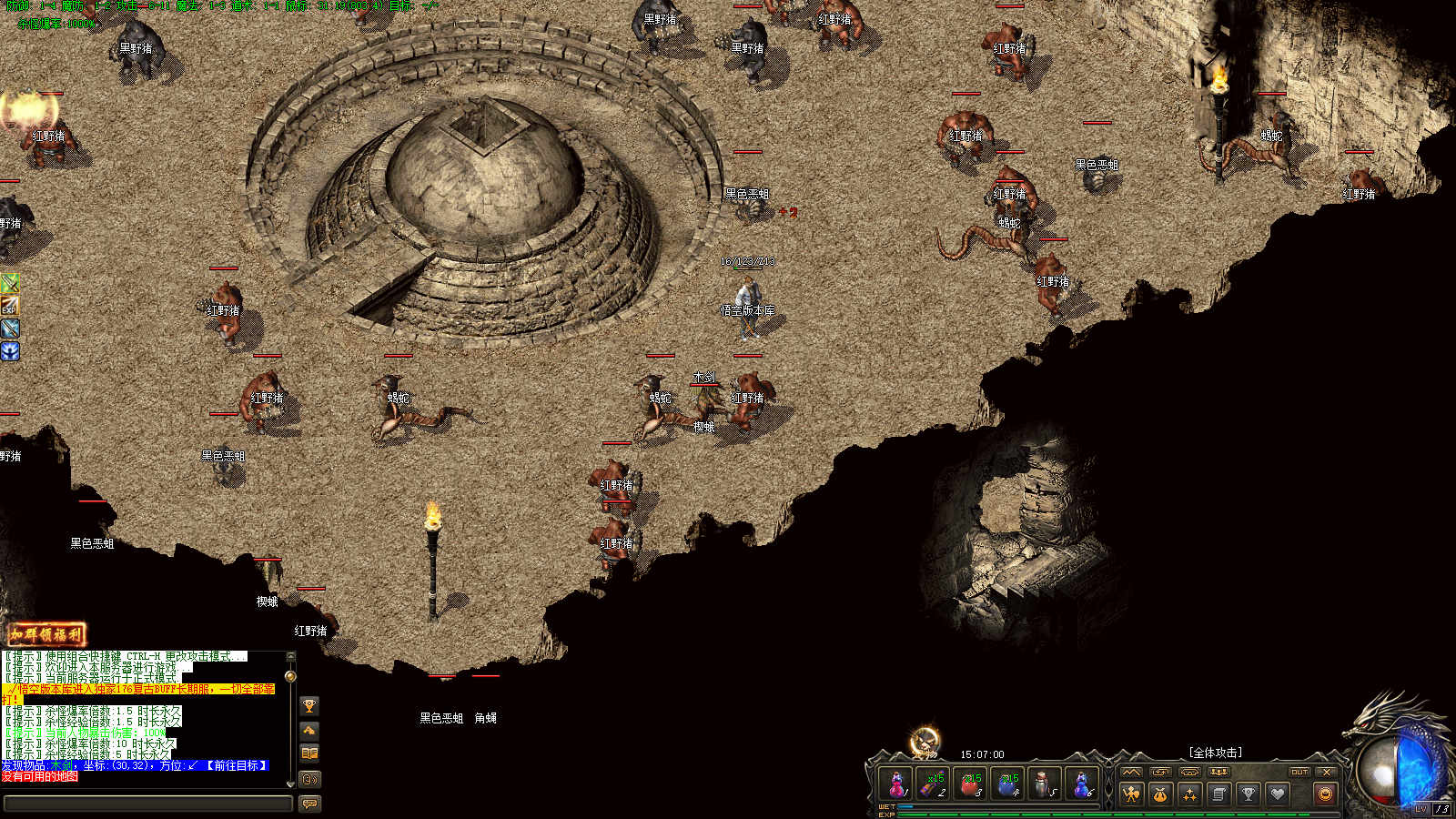Click 前往目标 link in the chat log
This screenshot has height=819, width=1456.
[x=237, y=766]
